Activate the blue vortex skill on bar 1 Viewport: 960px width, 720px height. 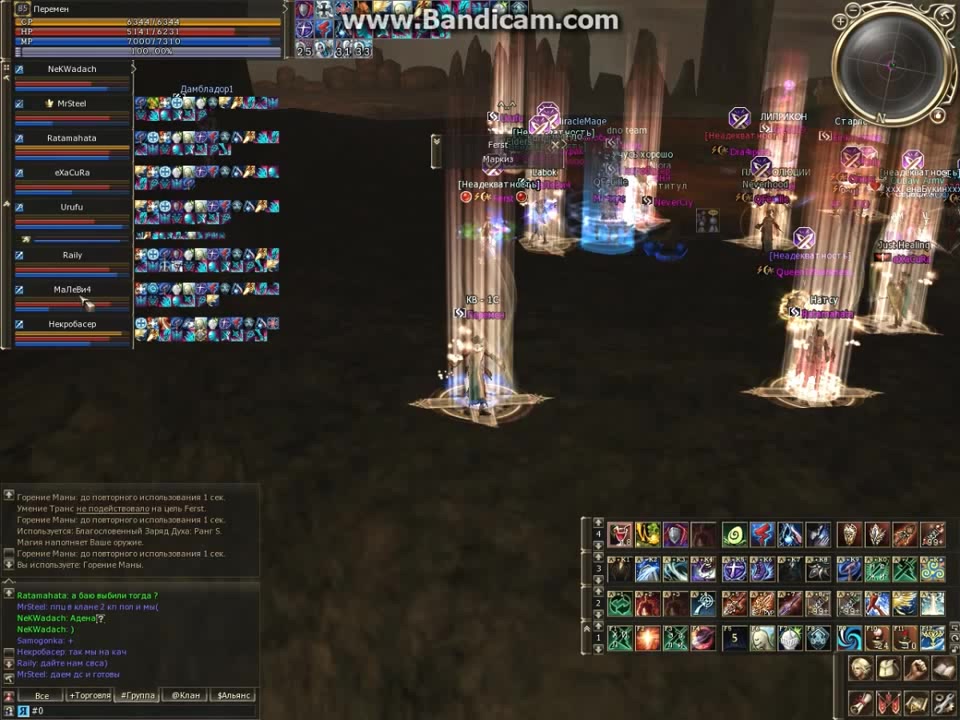click(848, 637)
